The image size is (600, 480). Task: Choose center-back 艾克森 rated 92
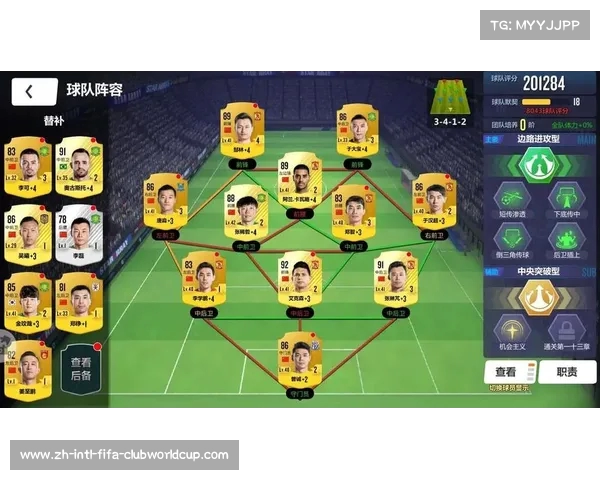[300, 280]
